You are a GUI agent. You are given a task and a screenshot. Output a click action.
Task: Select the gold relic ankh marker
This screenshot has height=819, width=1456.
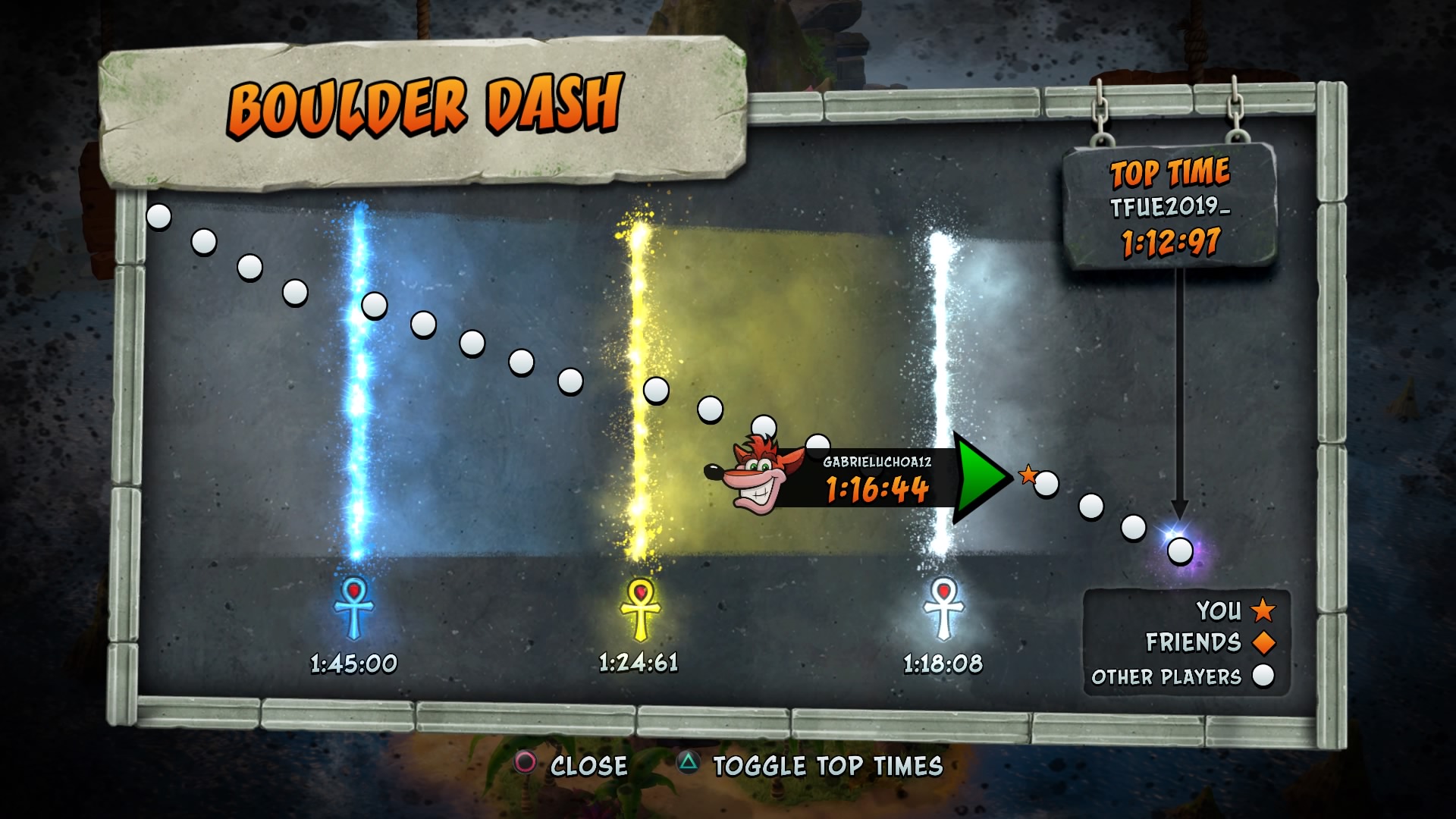tap(640, 609)
